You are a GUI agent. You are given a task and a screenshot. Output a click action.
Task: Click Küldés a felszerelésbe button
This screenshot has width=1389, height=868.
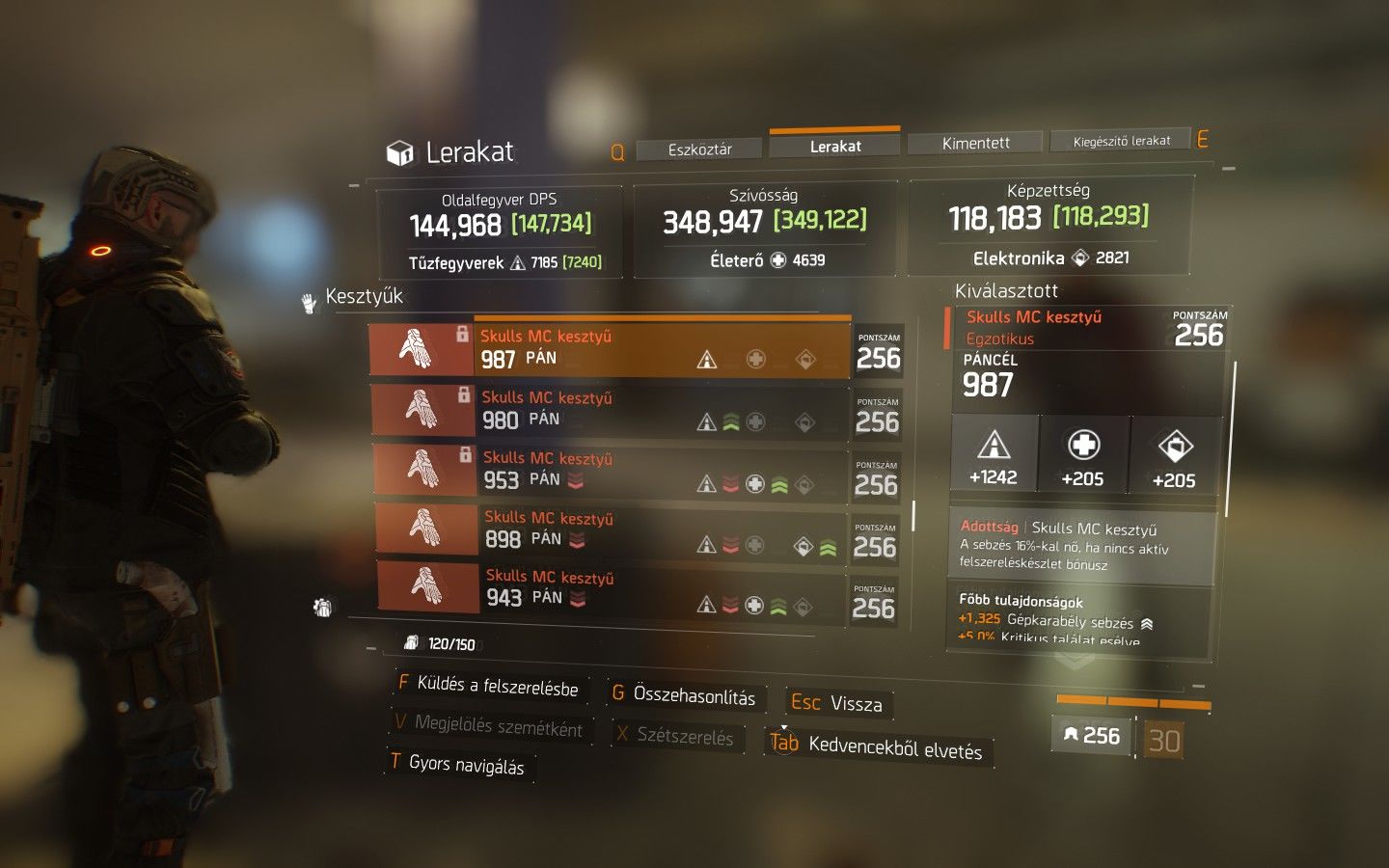pos(488,685)
